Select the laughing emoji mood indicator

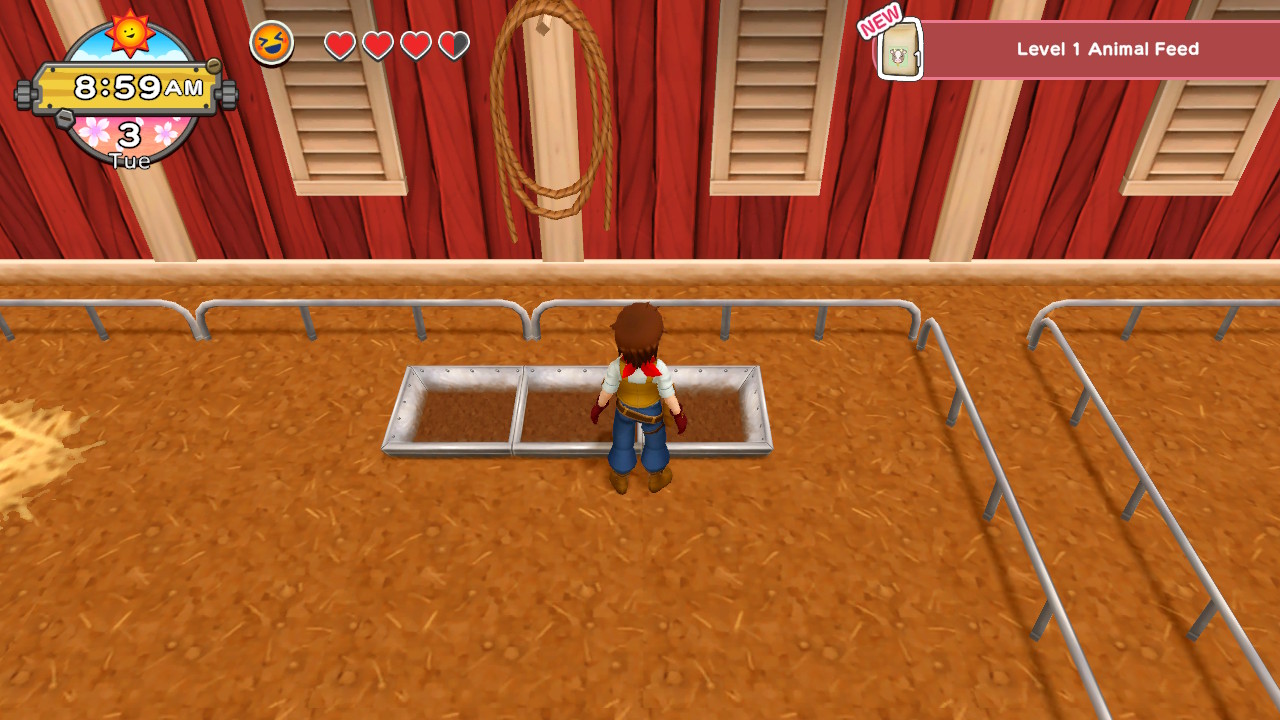(x=270, y=42)
